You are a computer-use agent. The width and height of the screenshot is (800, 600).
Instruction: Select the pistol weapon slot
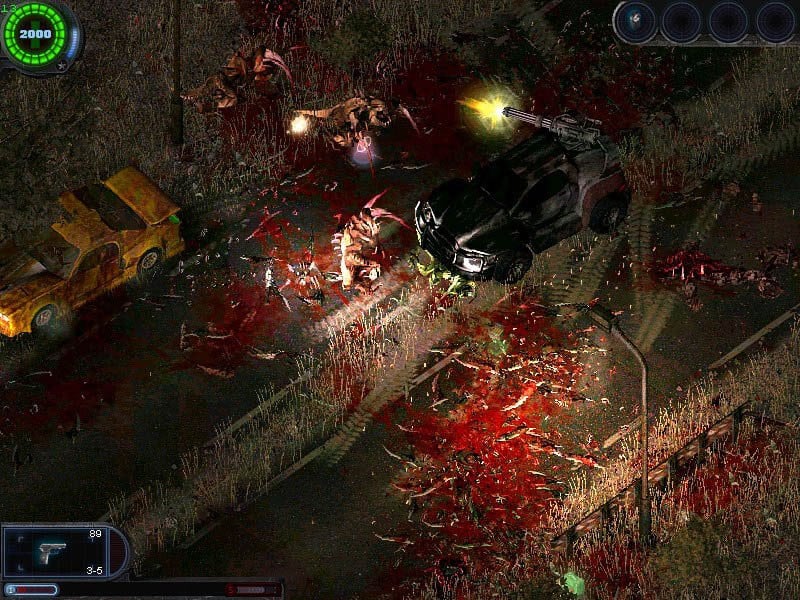(52, 552)
